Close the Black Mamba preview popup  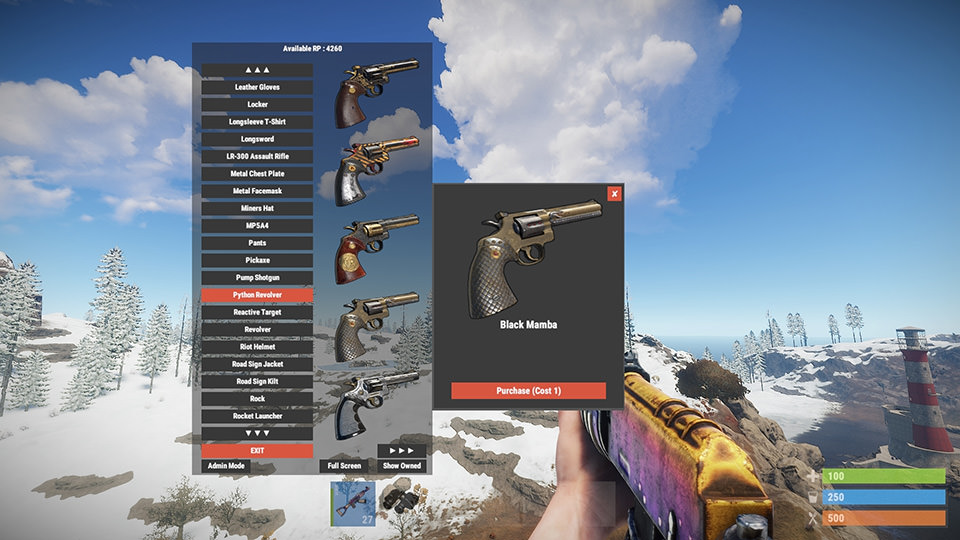coord(614,194)
